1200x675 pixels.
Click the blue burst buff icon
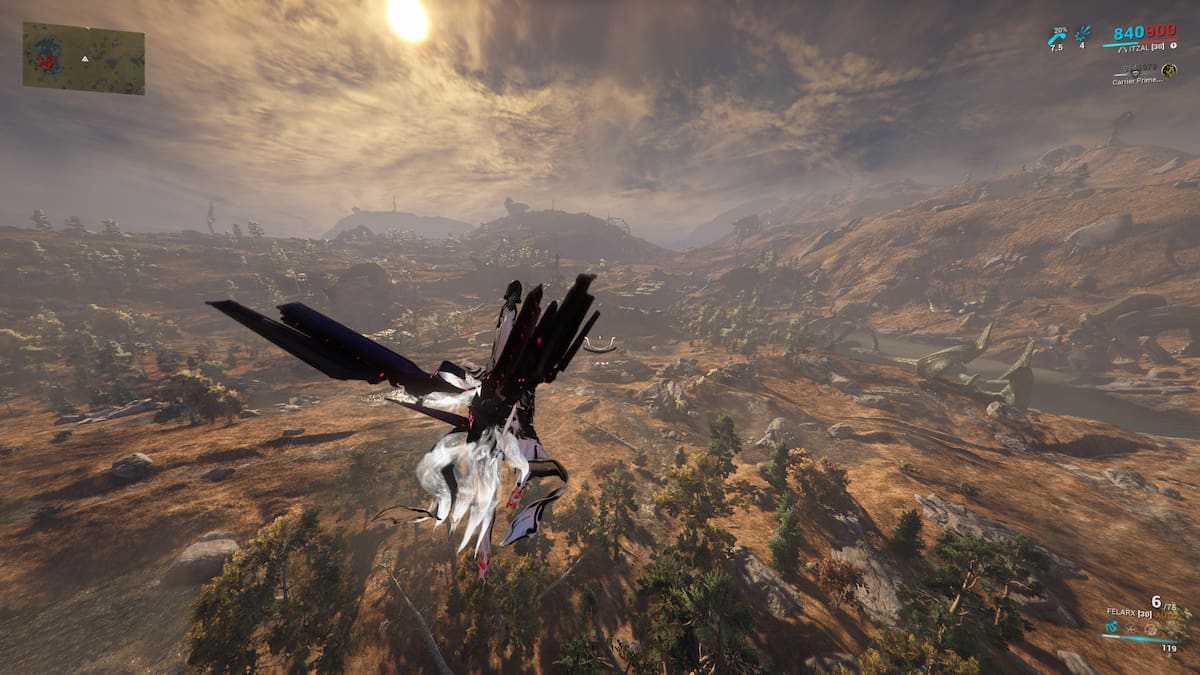click(1083, 35)
